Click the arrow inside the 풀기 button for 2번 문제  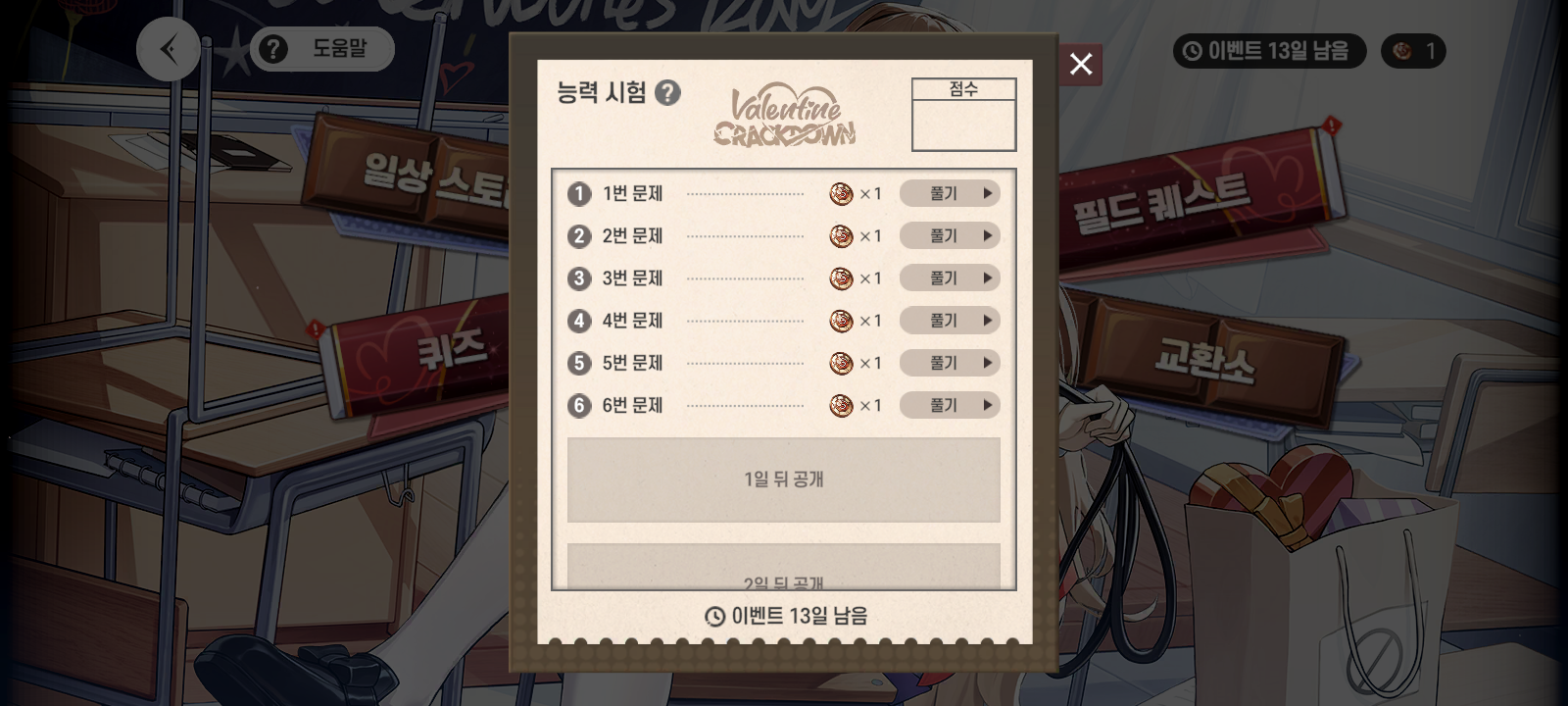pos(987,235)
